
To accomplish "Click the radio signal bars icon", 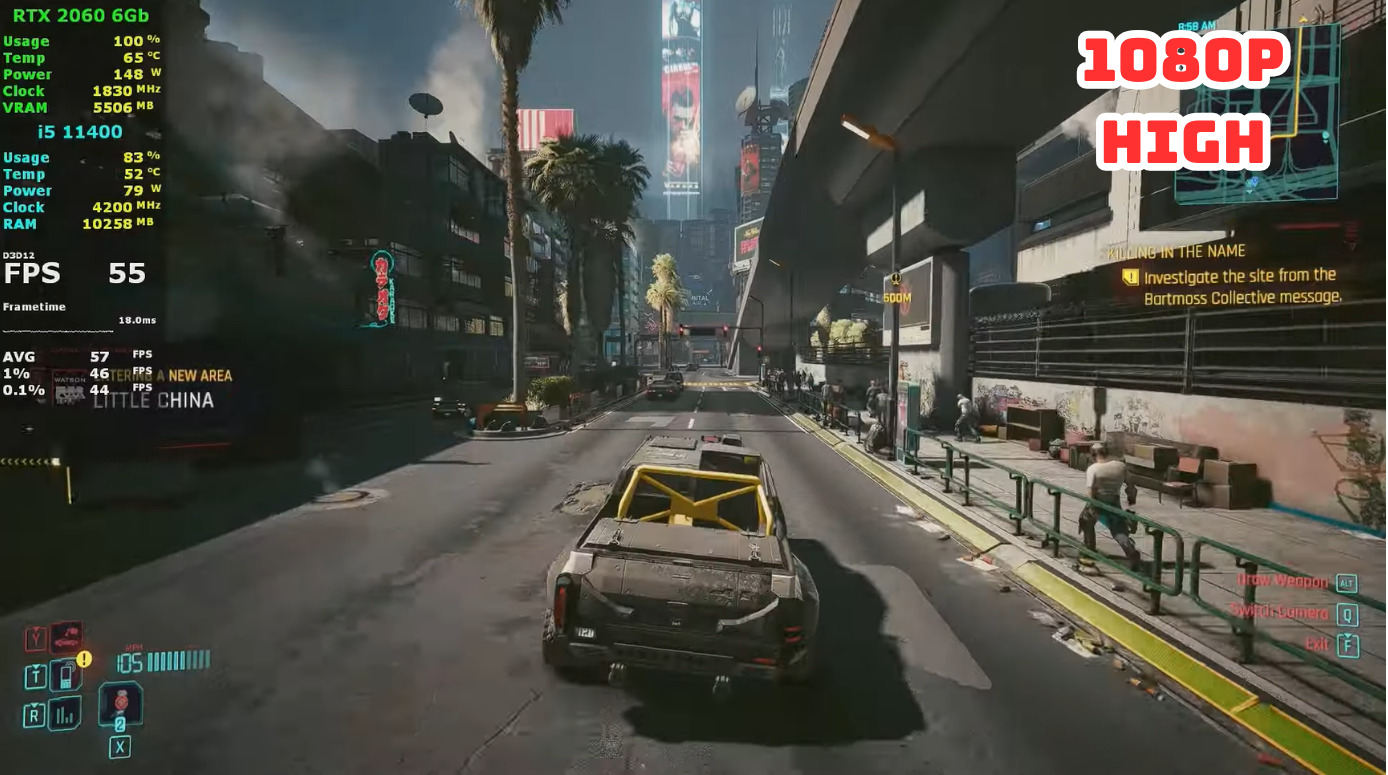I will [x=64, y=713].
